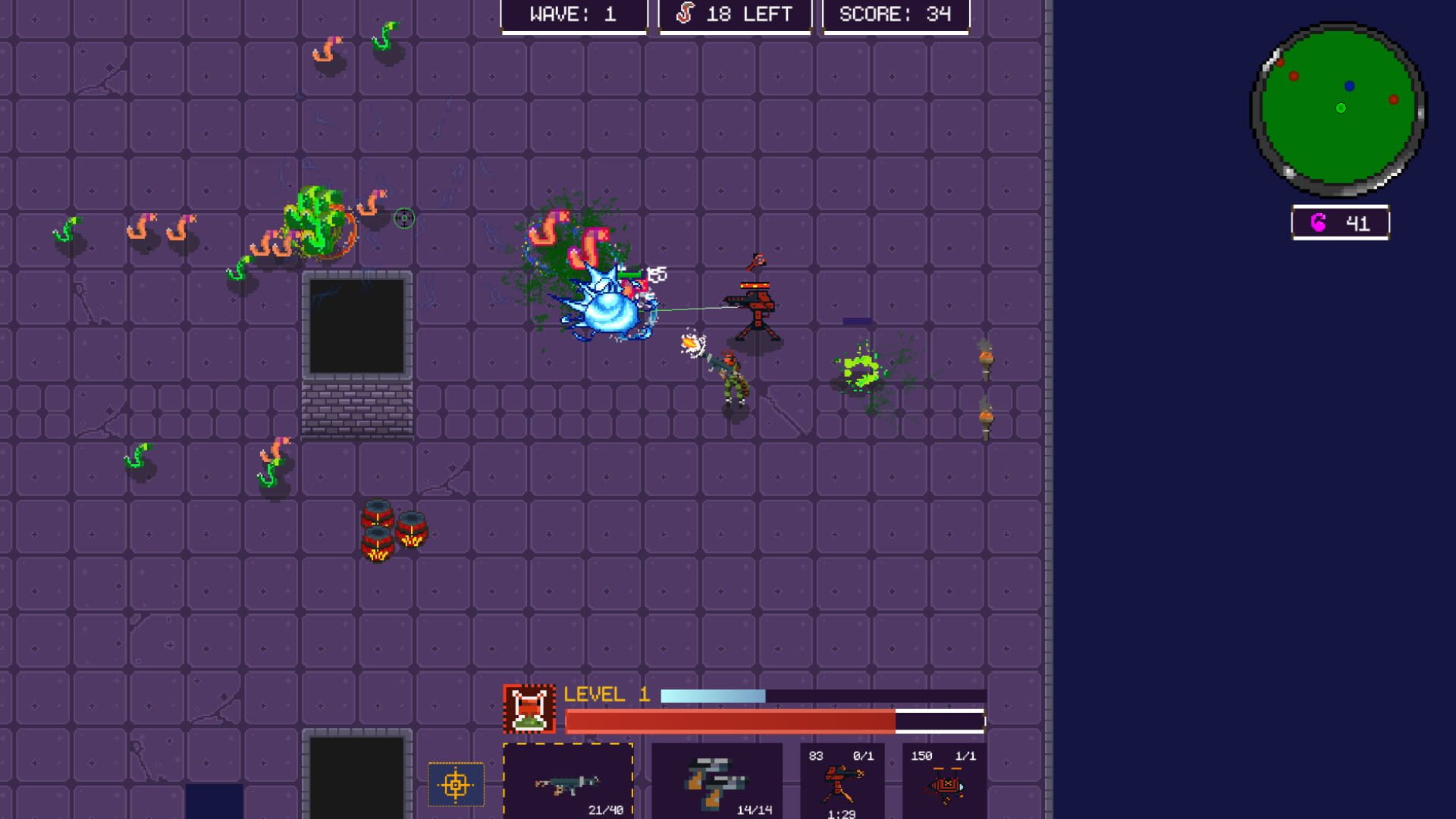Click the blue ally dot on the minimap

[x=1349, y=84]
